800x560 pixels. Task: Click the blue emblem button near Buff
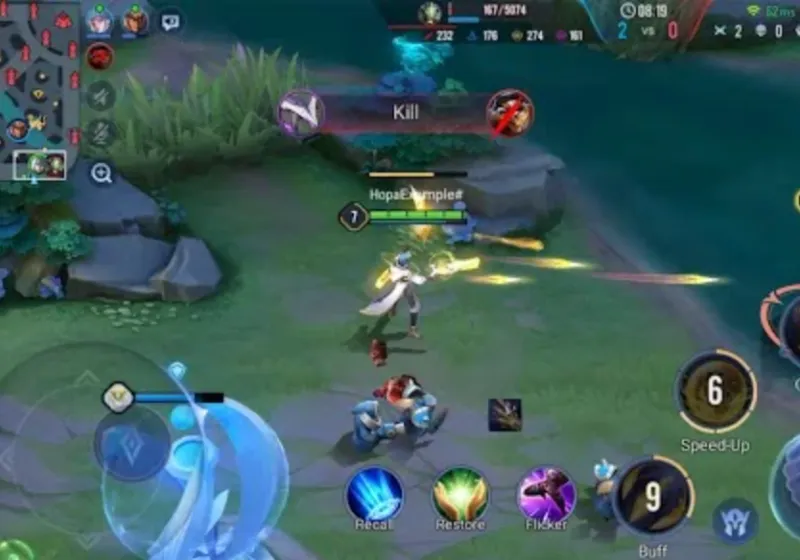click(735, 521)
